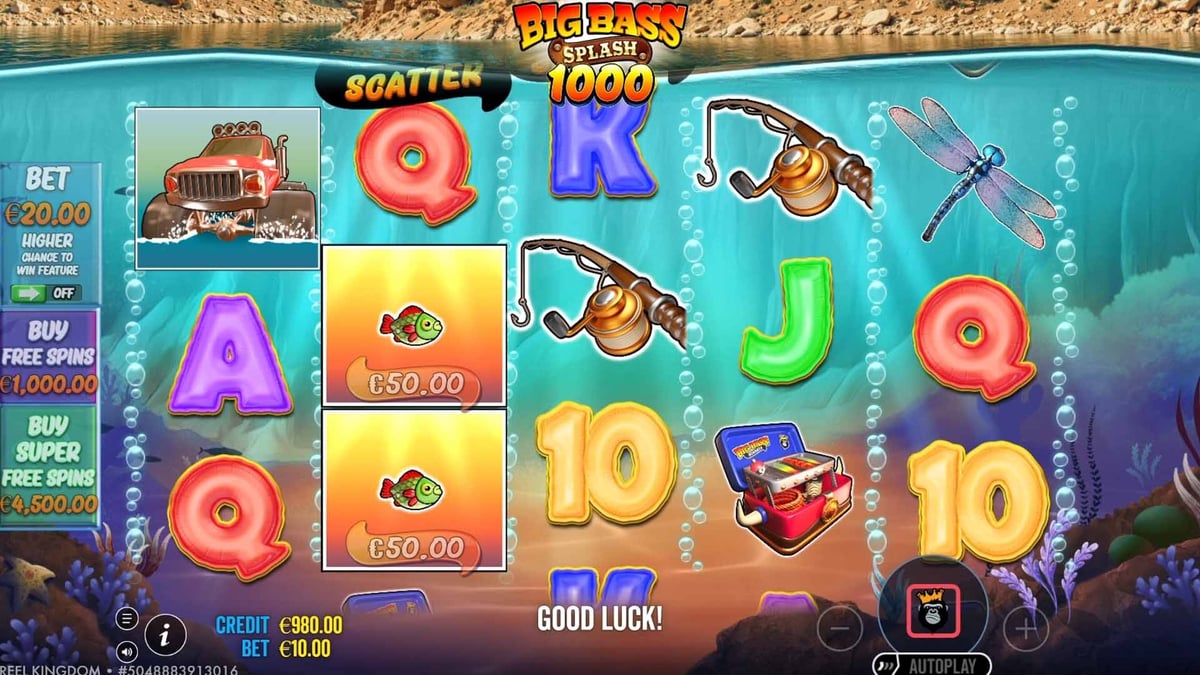The height and width of the screenshot is (675, 1200).
Task: Buy Super Free Spins for €4,500.00
Action: (x=49, y=466)
